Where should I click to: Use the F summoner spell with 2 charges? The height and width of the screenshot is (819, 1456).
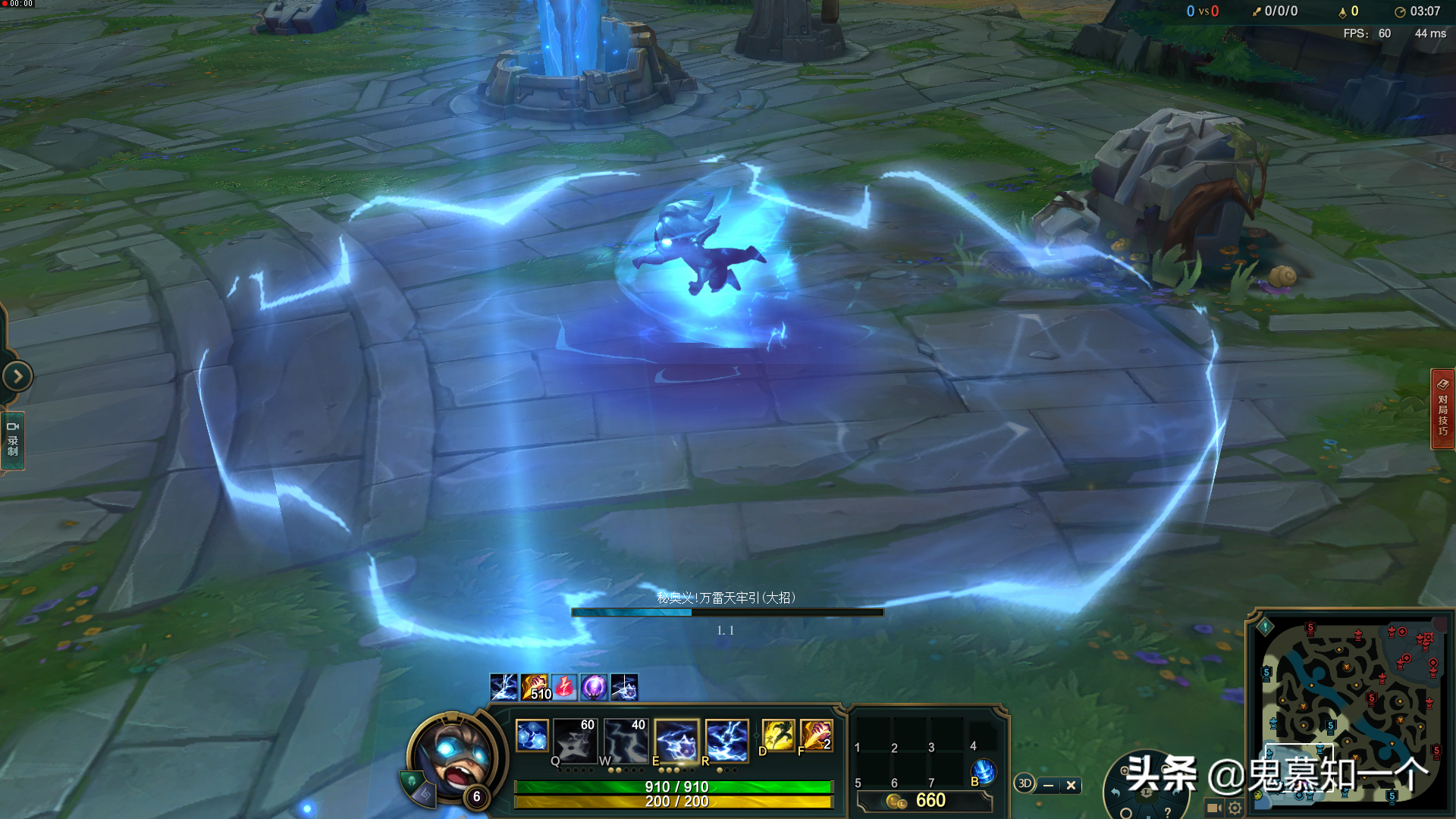(x=816, y=736)
